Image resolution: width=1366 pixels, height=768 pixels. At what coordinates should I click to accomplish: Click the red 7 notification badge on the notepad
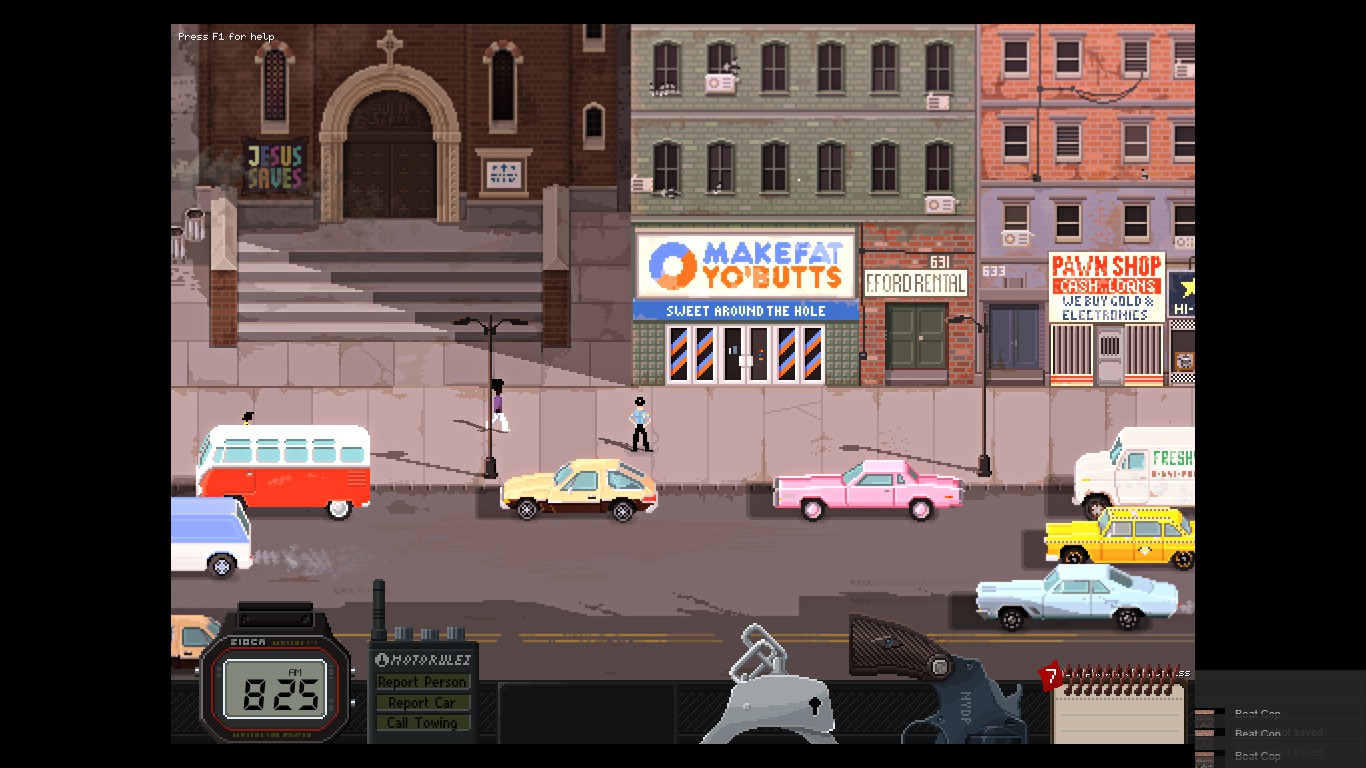click(1051, 674)
